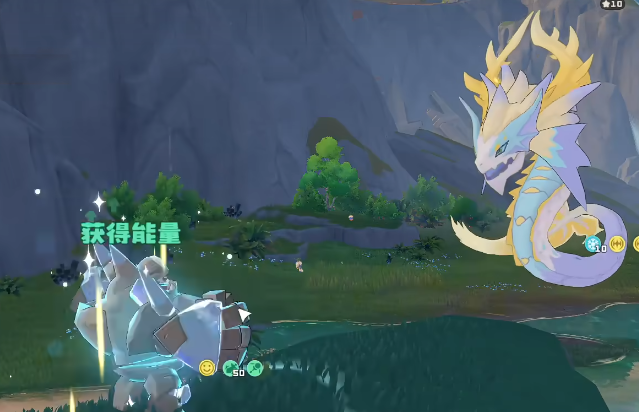The width and height of the screenshot is (639, 412).
Task: Tap the blue snowflake status icon
Action: 593,243
